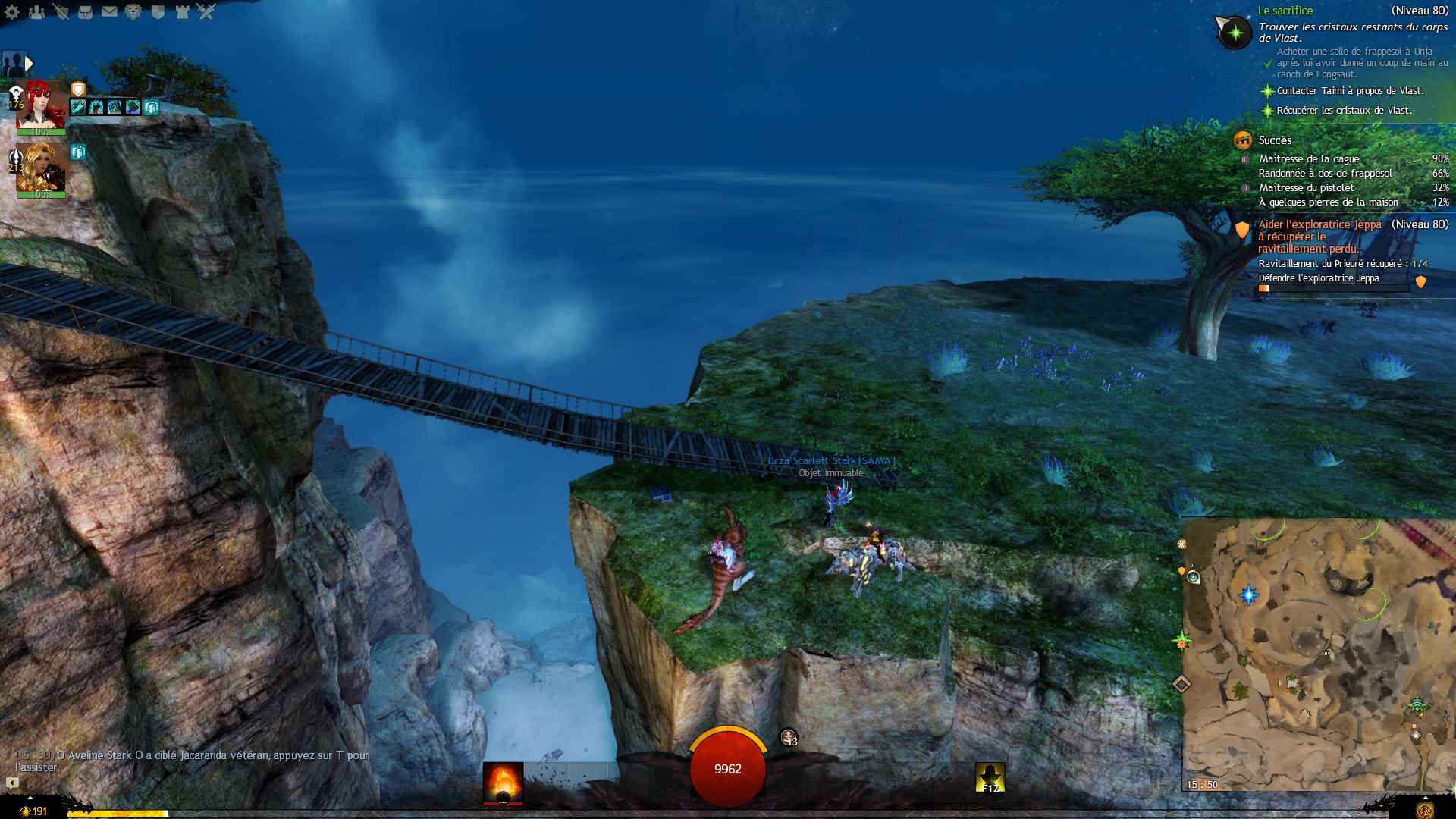The width and height of the screenshot is (1456, 819).
Task: Open the contacts and LFG panel
Action: pos(36,11)
